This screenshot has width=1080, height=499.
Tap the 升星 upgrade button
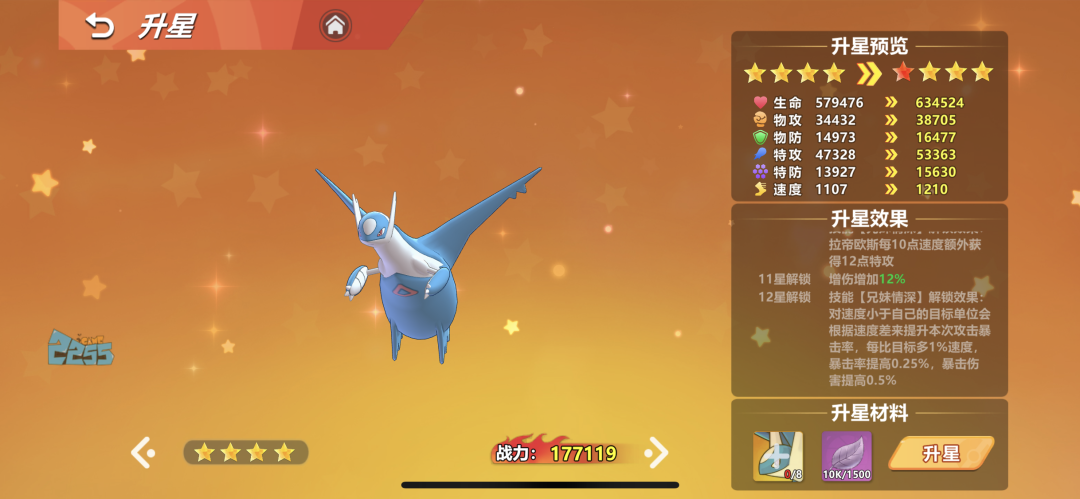(x=940, y=454)
